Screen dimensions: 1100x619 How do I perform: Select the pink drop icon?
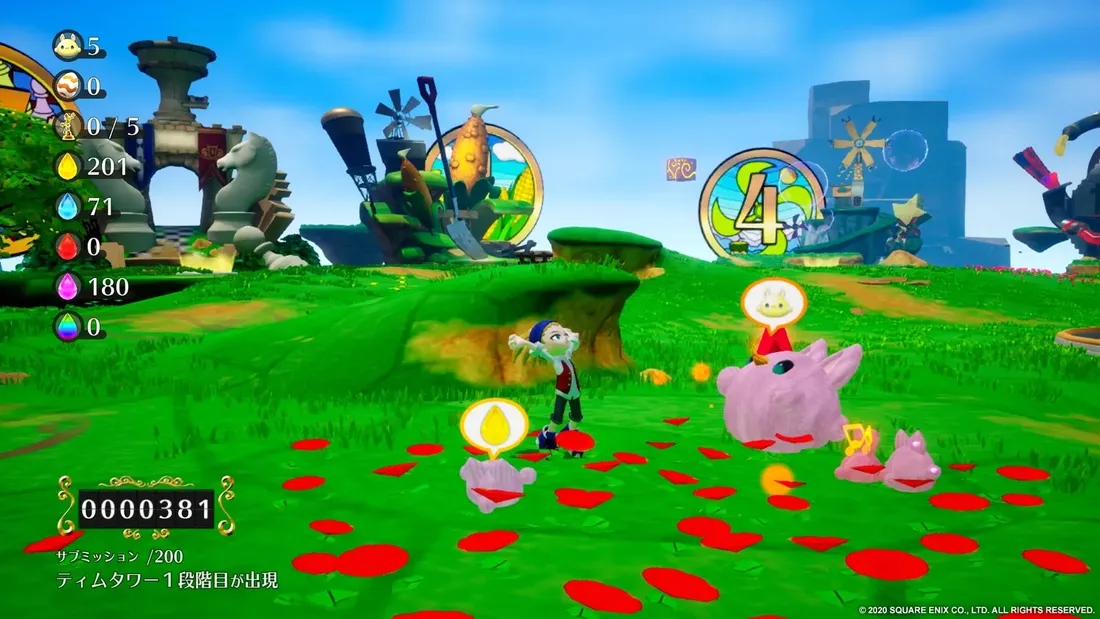click(68, 287)
